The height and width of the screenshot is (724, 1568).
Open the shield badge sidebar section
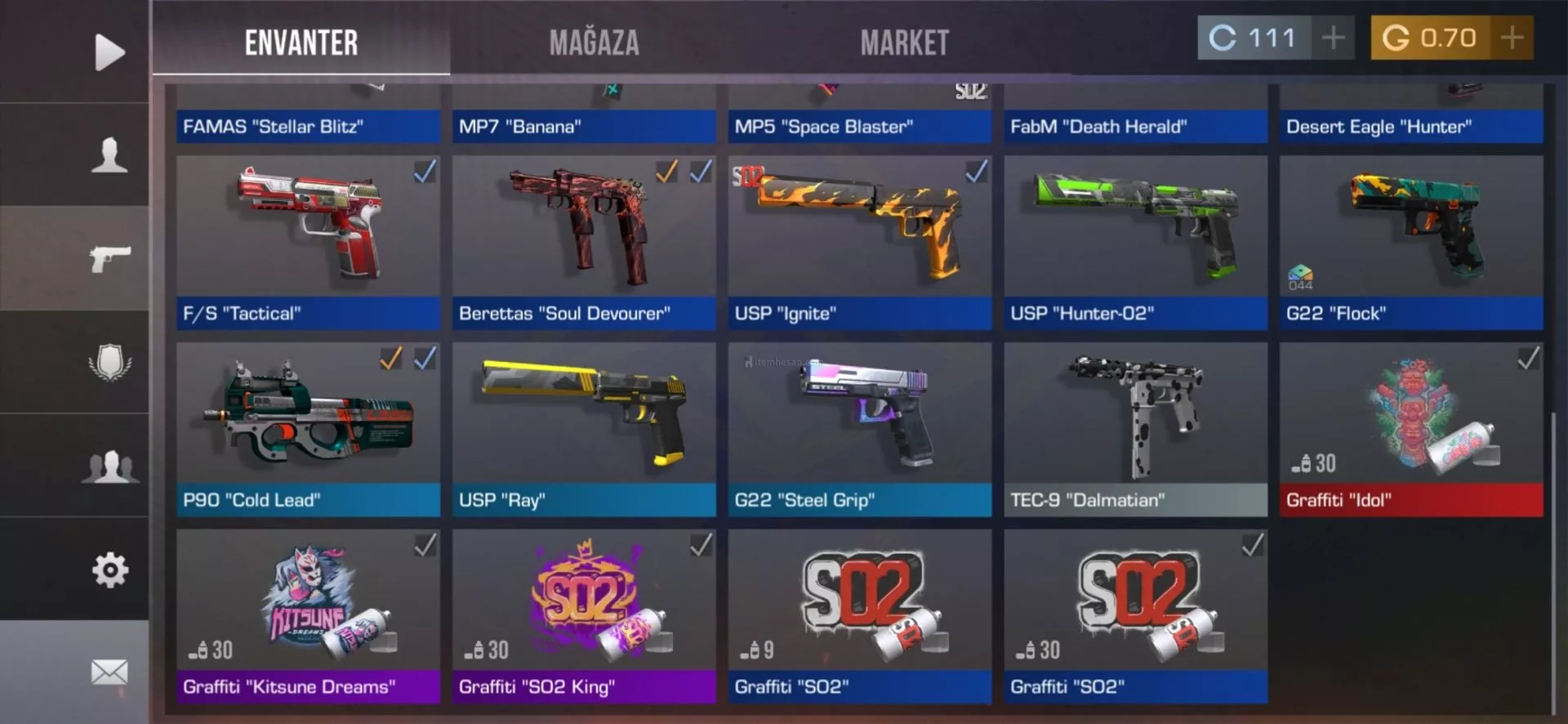click(x=109, y=361)
